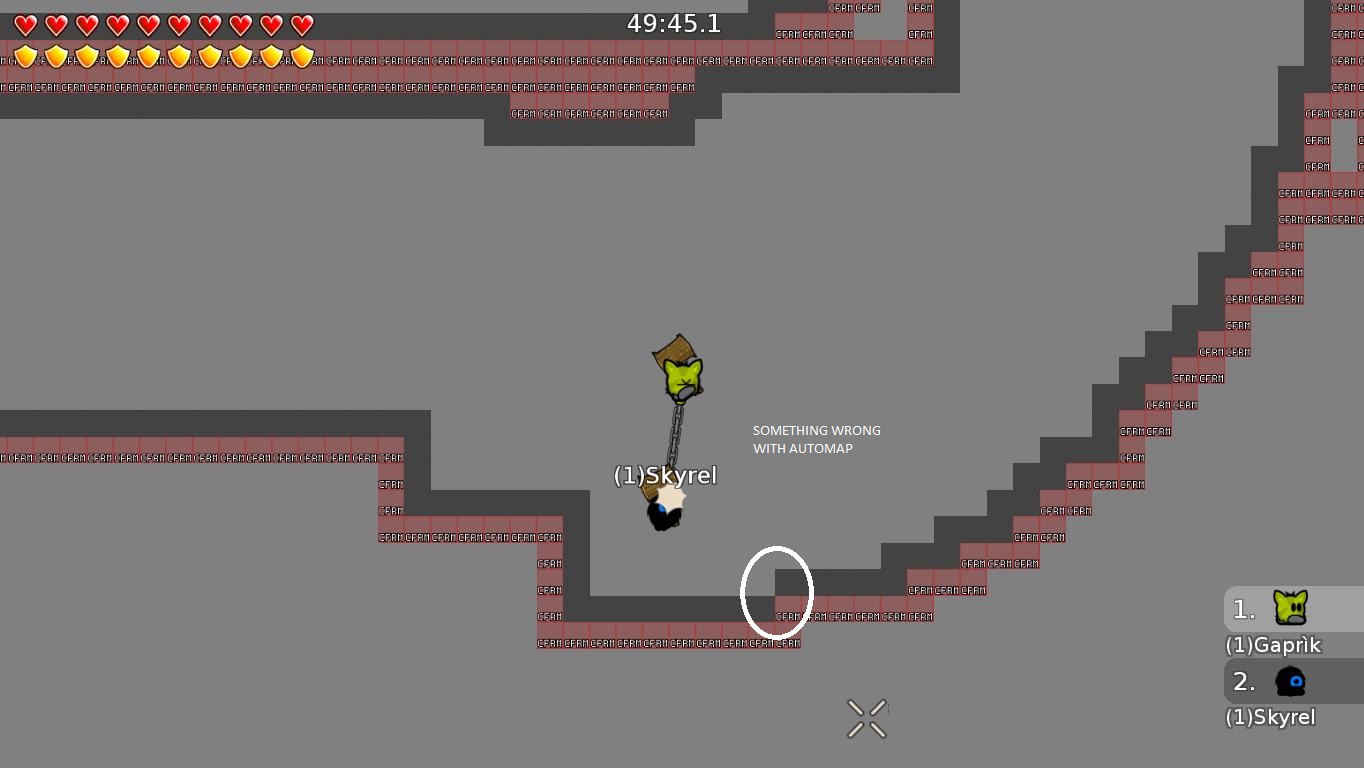Click the (1)Skyrel nameplate above the player
This screenshot has height=768, width=1364.
click(x=665, y=475)
